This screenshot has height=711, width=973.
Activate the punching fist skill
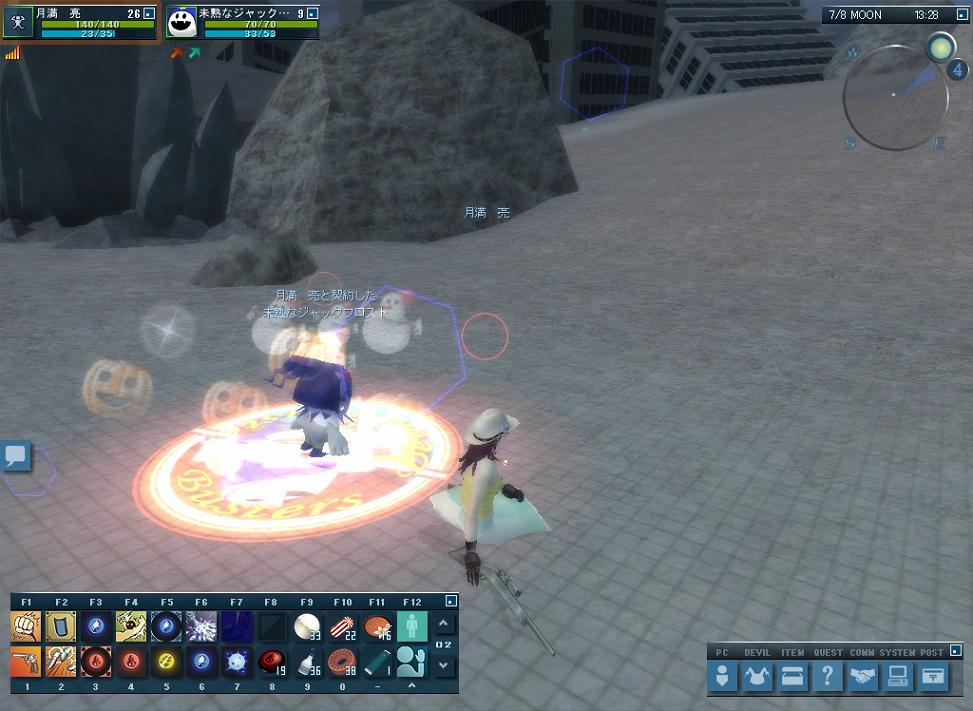coord(26,627)
